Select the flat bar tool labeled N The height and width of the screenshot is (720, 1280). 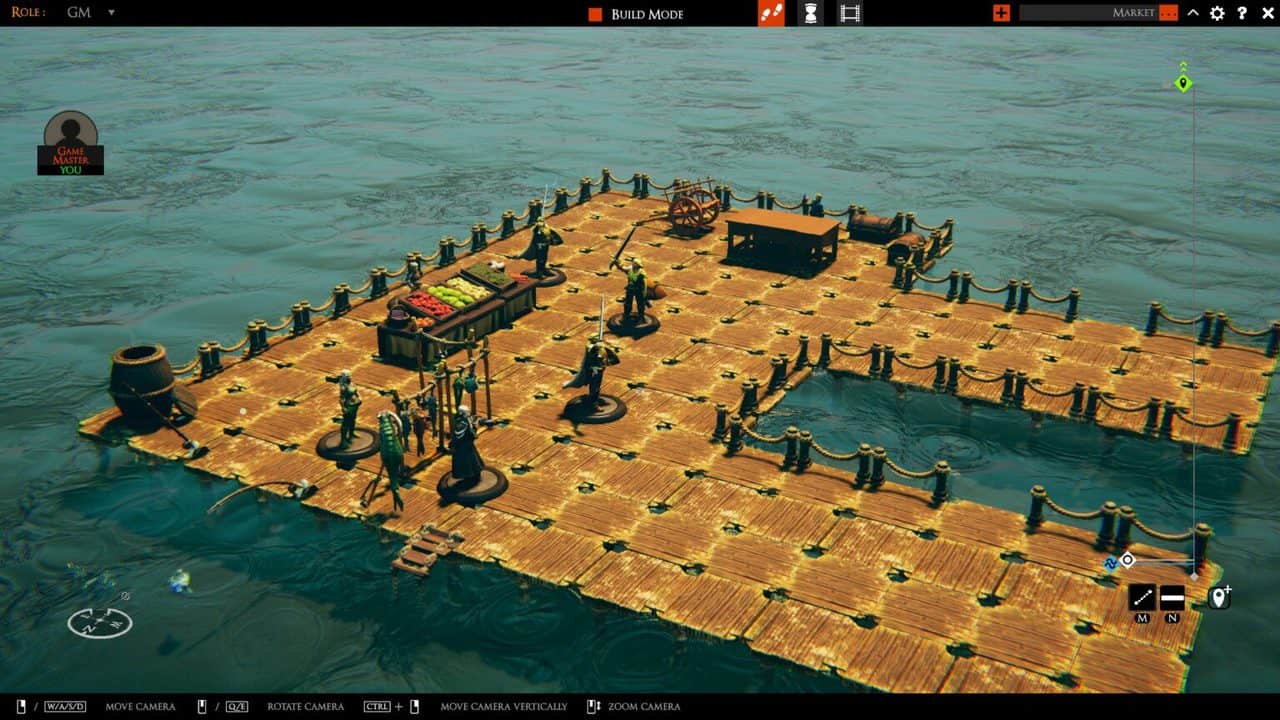1172,597
